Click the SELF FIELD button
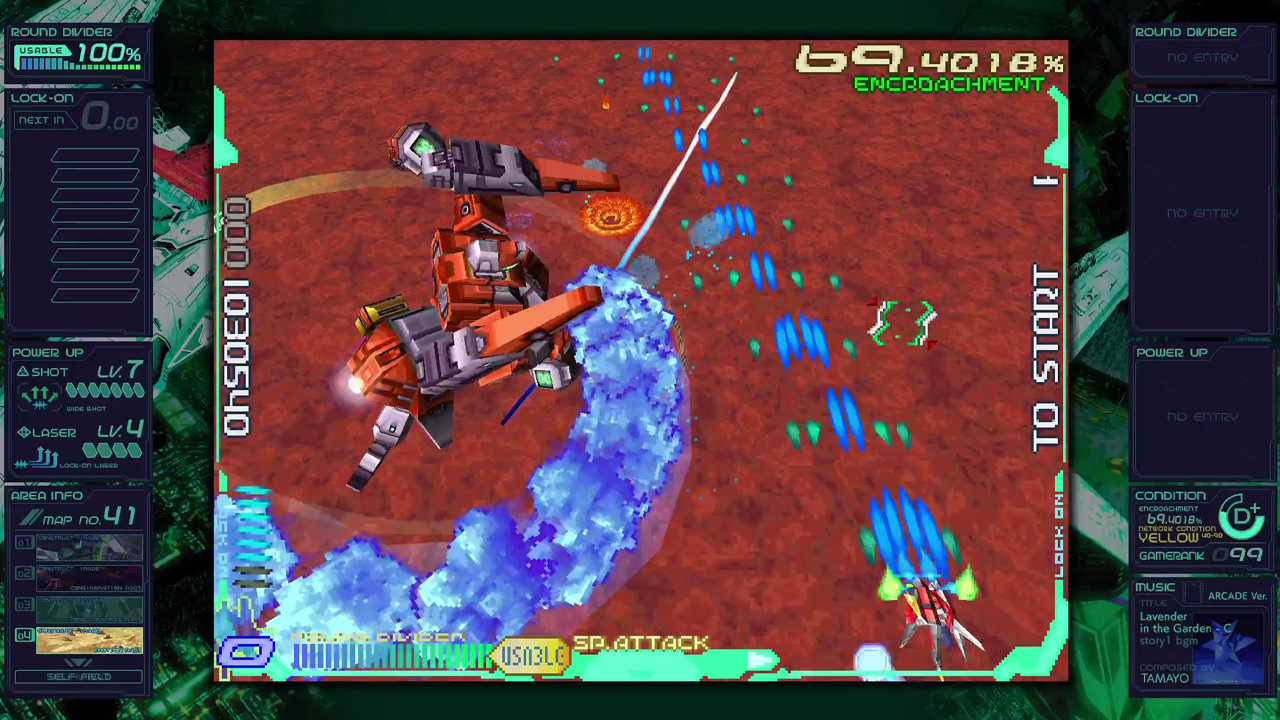The height and width of the screenshot is (720, 1280). pyautogui.click(x=77, y=677)
